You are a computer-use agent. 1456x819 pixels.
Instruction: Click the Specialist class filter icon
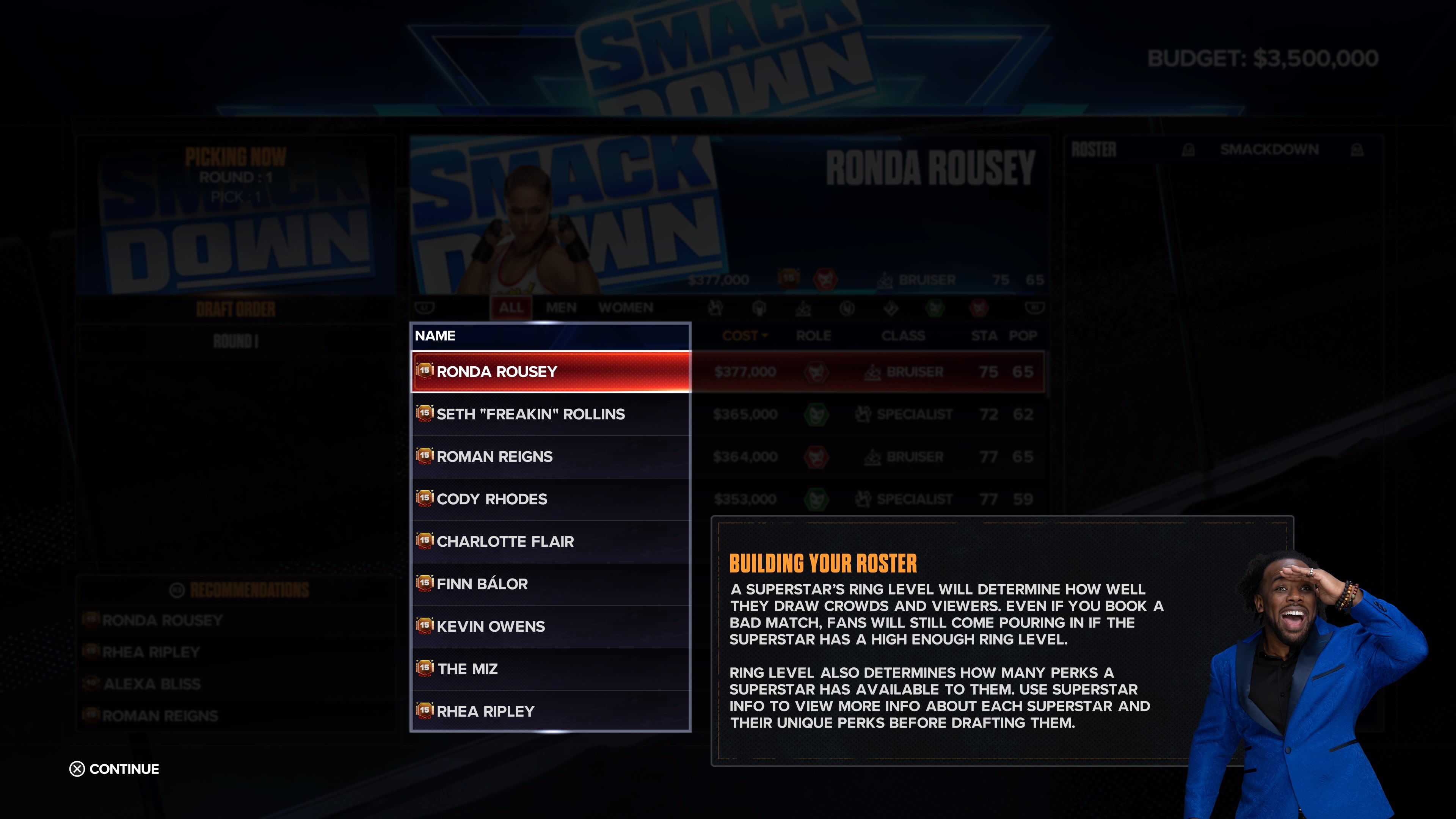[715, 309]
